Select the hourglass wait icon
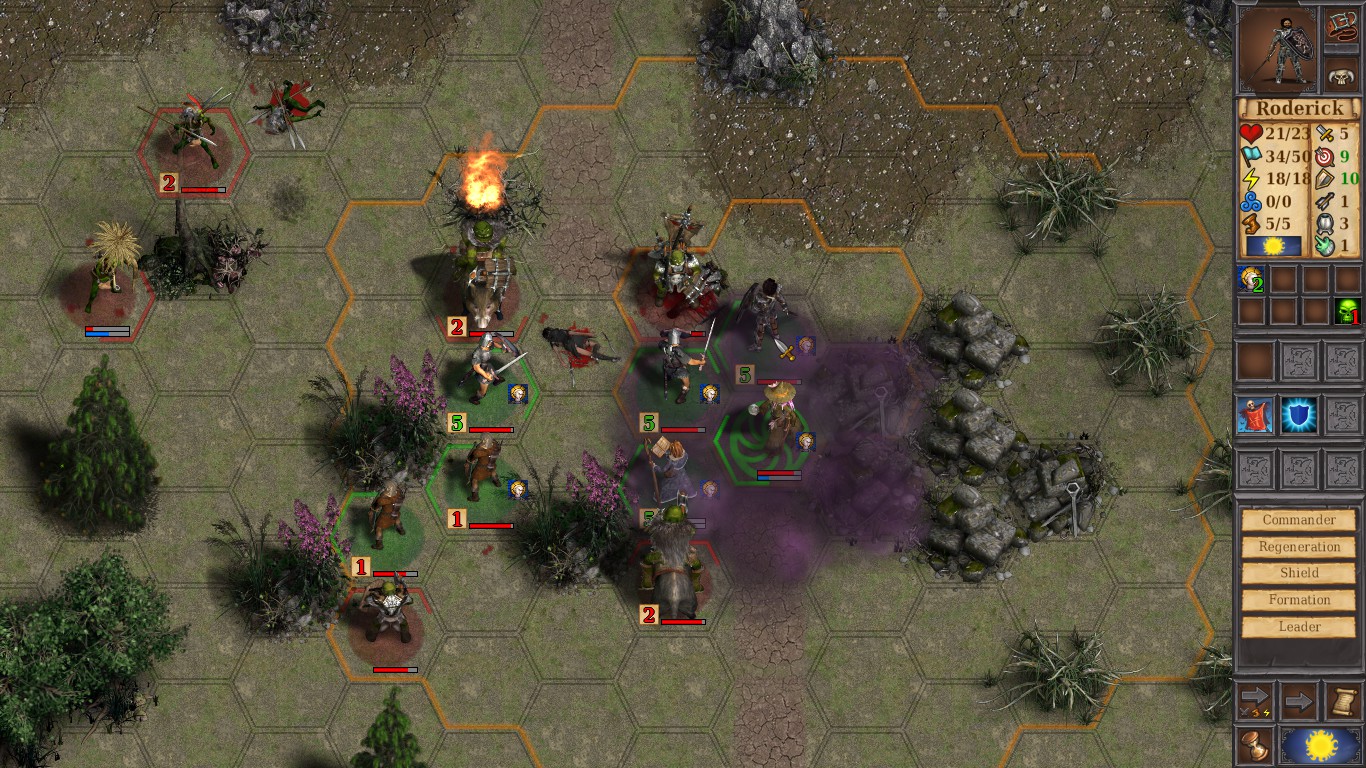This screenshot has height=768, width=1366. (1254, 746)
